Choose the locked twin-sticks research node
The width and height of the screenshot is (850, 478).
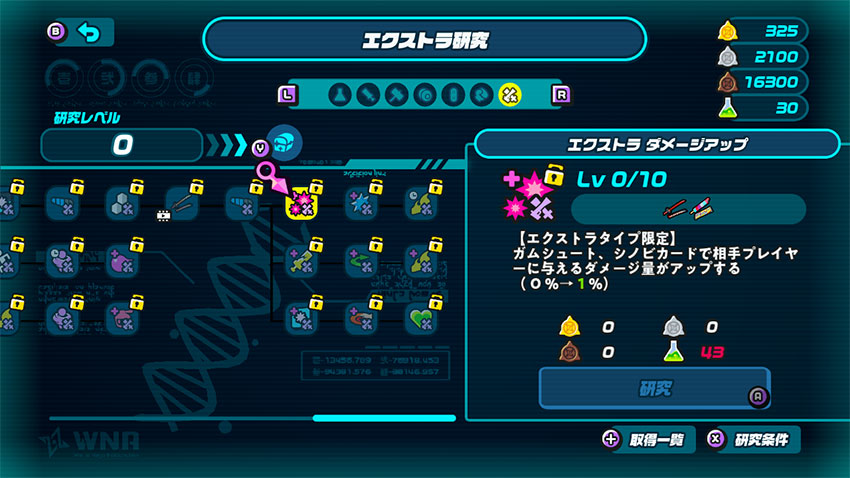(182, 203)
